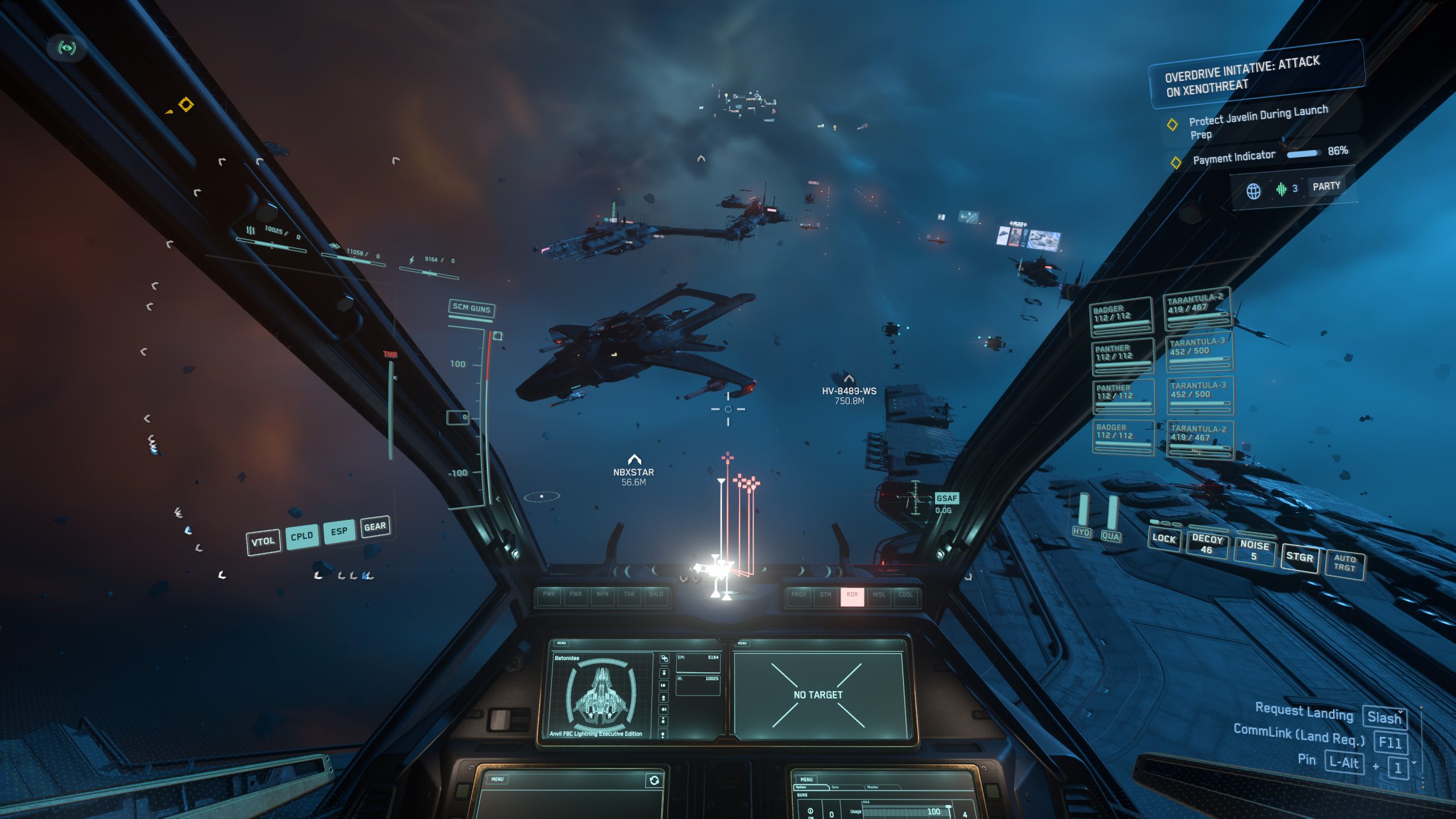Toggle the landing GEAR button
This screenshot has height=819, width=1456.
click(x=375, y=527)
